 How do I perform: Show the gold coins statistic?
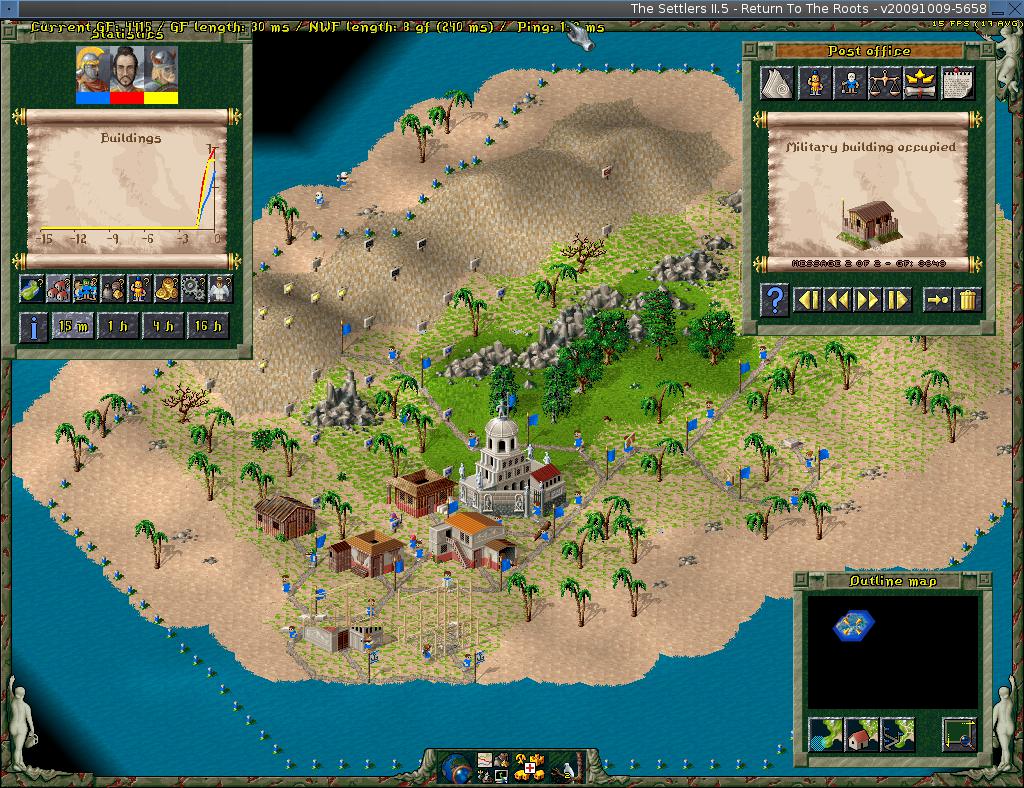pos(166,289)
